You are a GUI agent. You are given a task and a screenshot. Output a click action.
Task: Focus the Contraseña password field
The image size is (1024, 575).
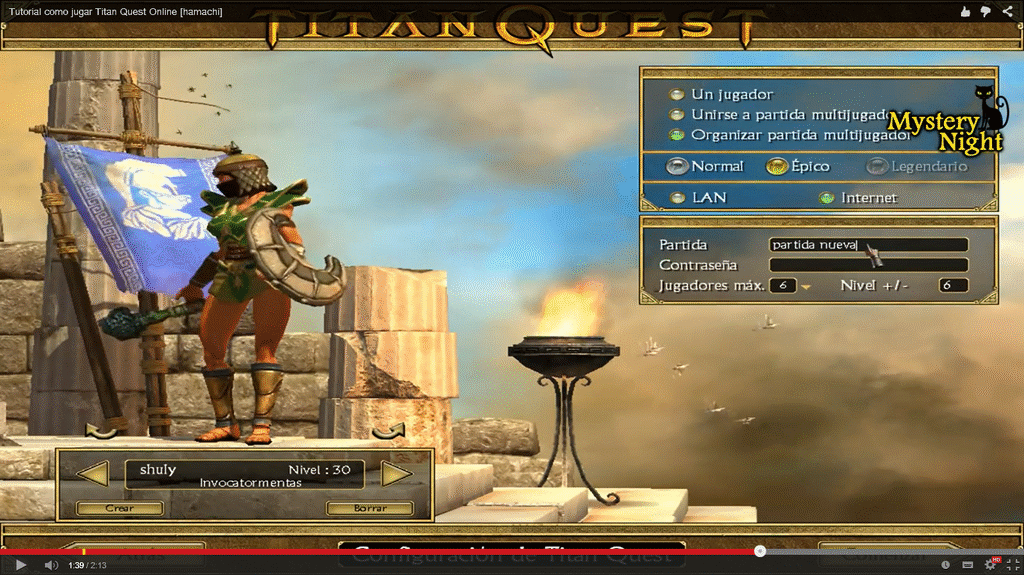tap(868, 265)
